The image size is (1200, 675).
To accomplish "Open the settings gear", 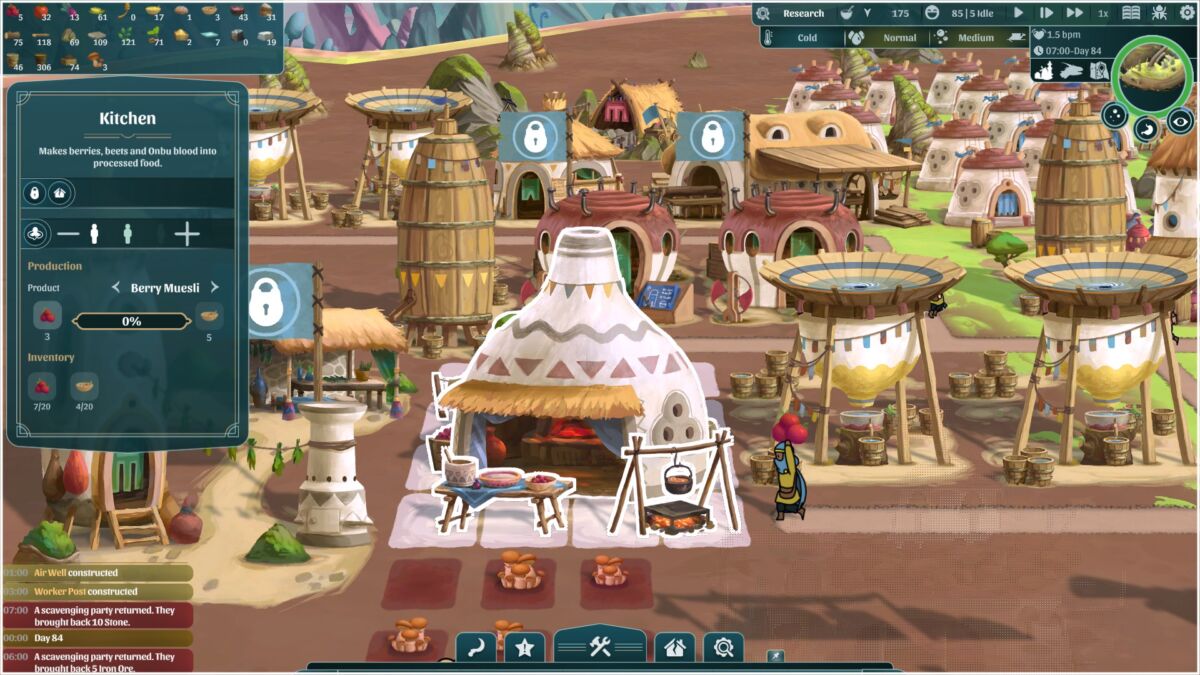I will (x=1187, y=13).
